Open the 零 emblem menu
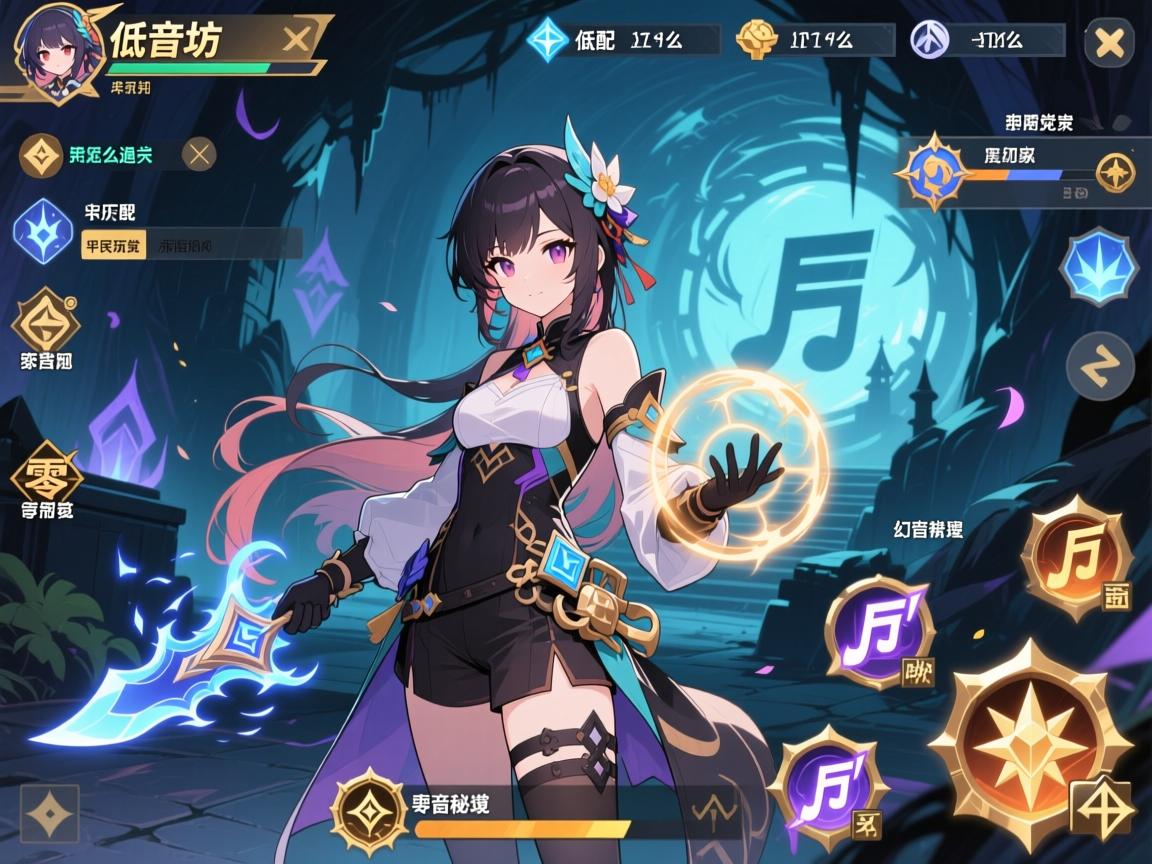This screenshot has width=1152, height=864. 46,473
